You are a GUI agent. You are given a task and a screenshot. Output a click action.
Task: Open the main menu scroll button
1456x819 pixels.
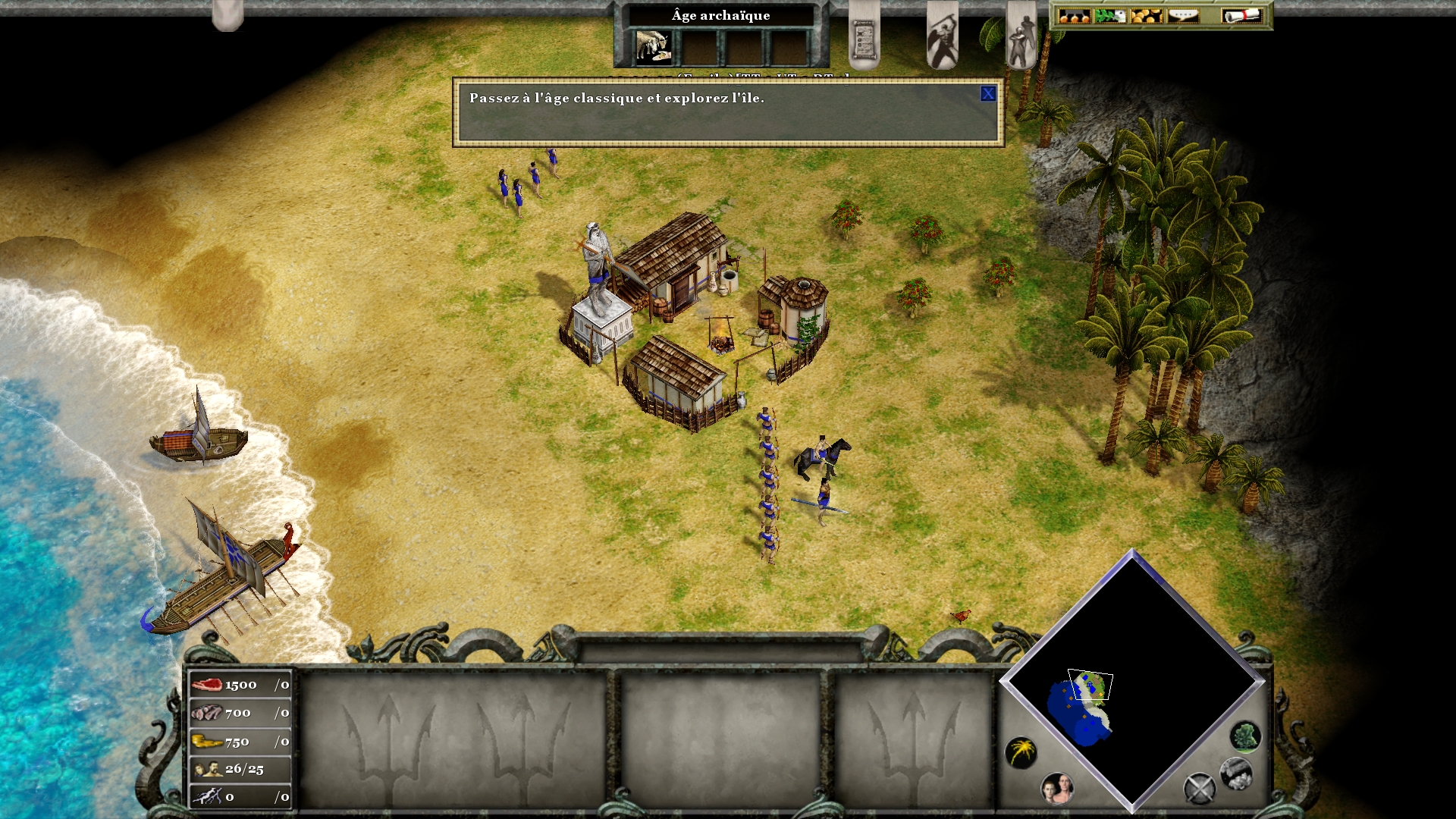[1241, 16]
